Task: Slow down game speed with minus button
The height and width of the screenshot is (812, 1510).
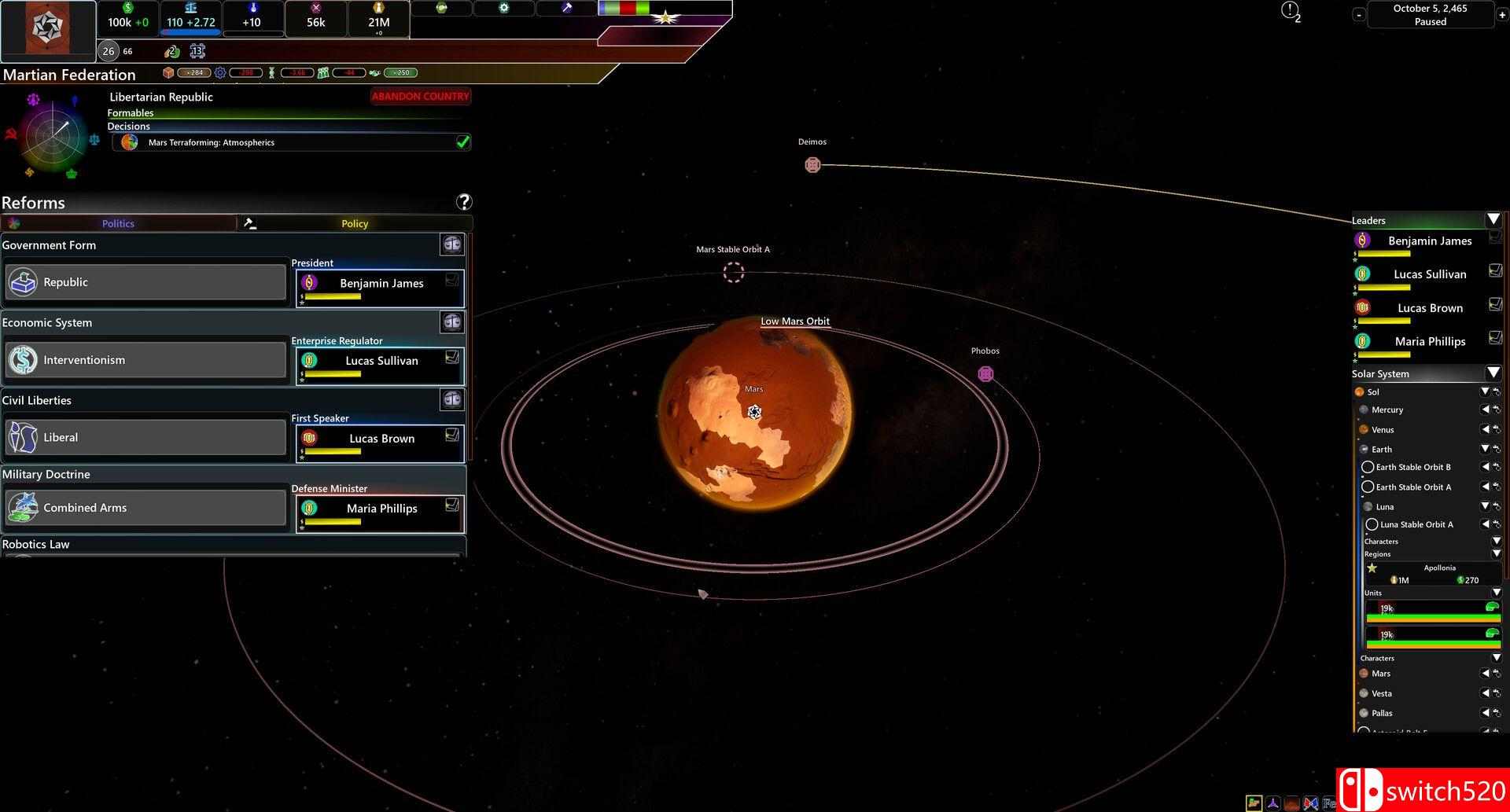Action: coord(1359,15)
